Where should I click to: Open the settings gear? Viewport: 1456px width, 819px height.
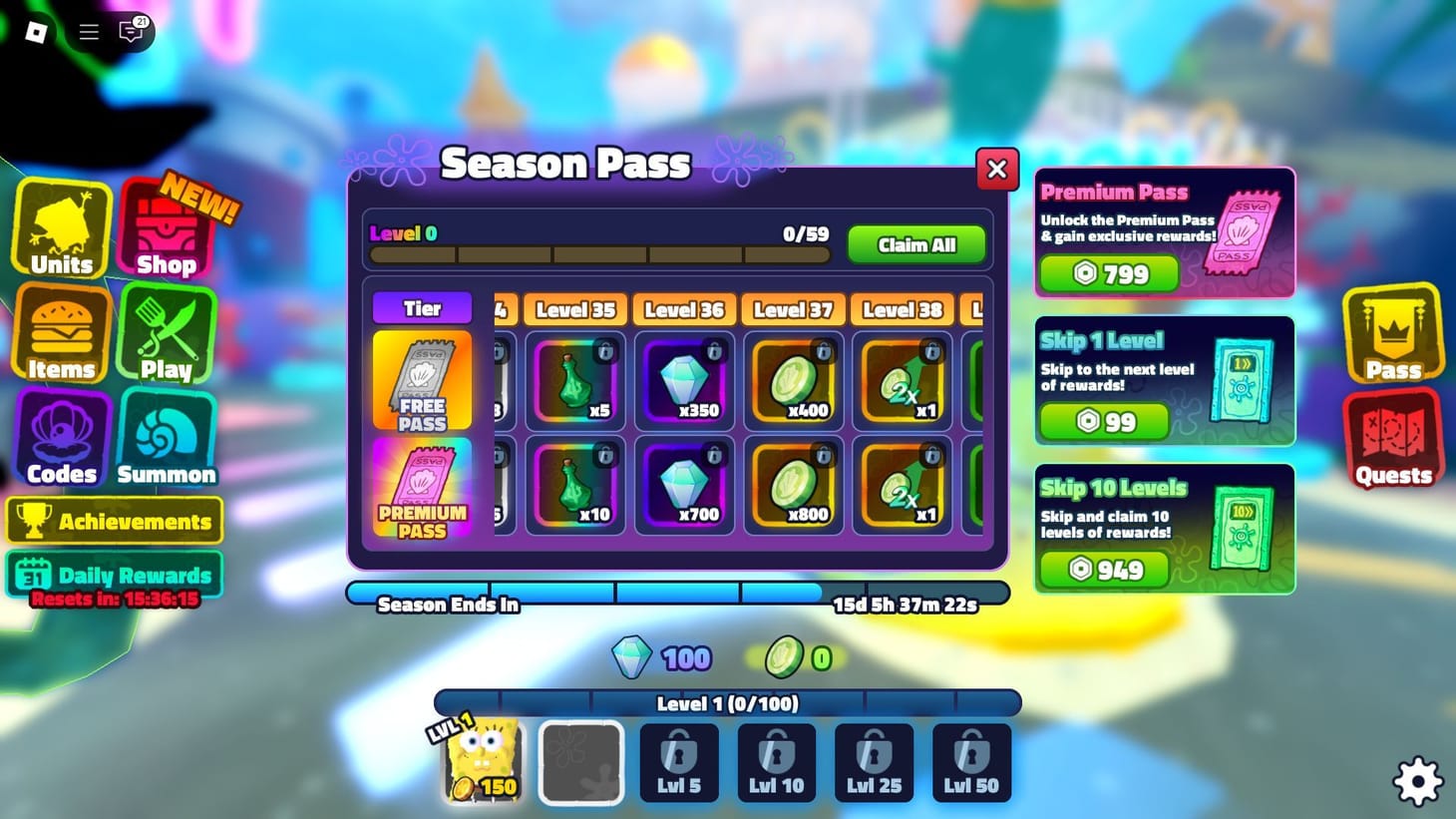[x=1417, y=781]
